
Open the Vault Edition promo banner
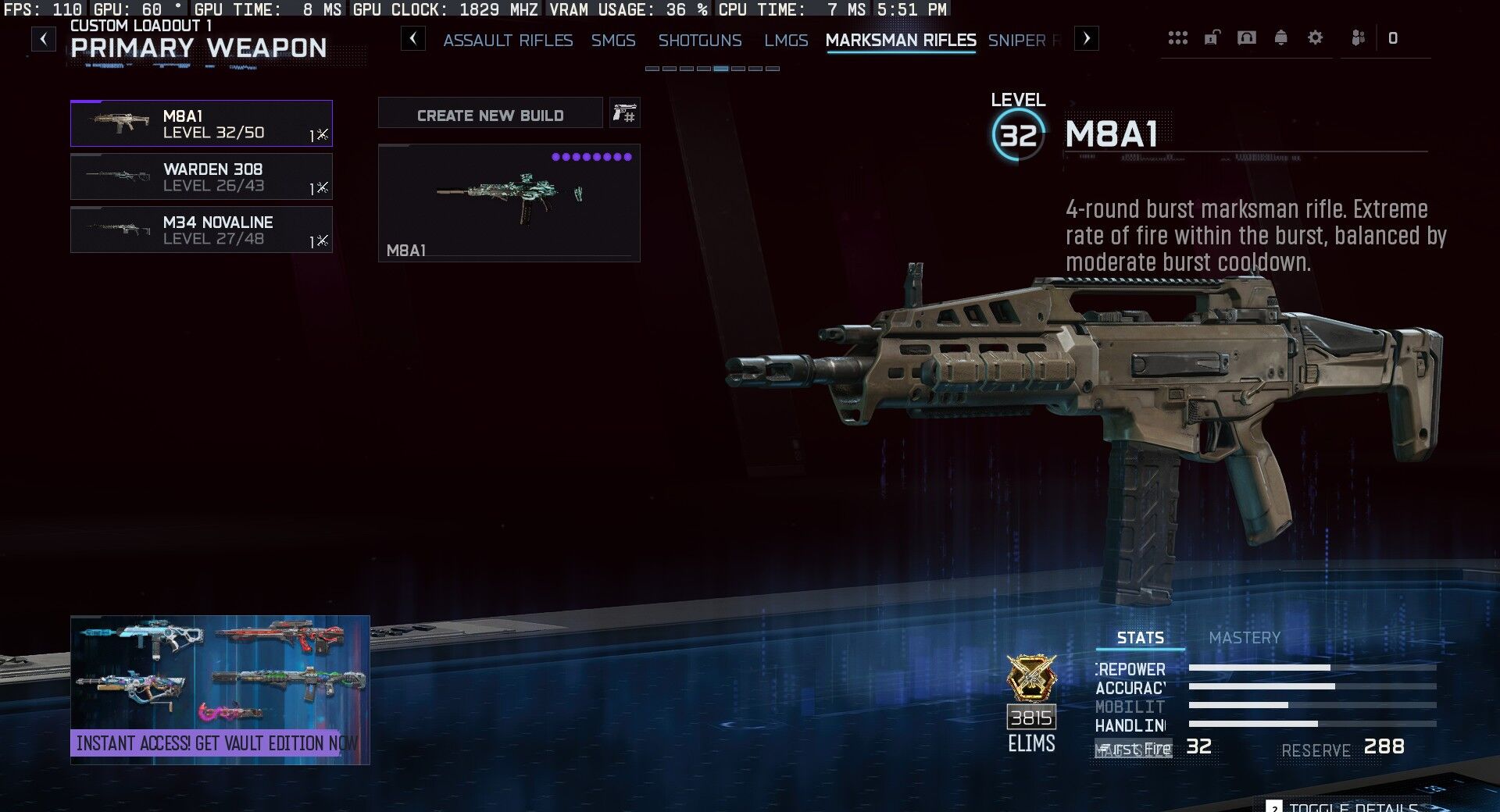click(x=220, y=689)
